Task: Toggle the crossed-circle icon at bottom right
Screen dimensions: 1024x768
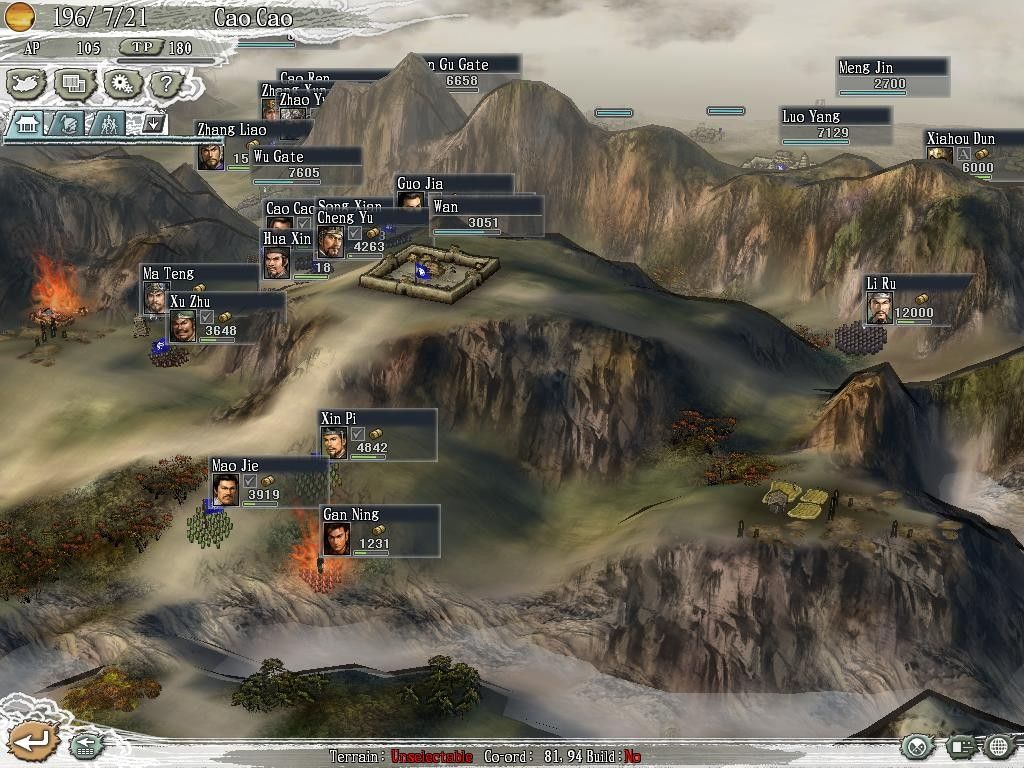Action: click(x=916, y=746)
